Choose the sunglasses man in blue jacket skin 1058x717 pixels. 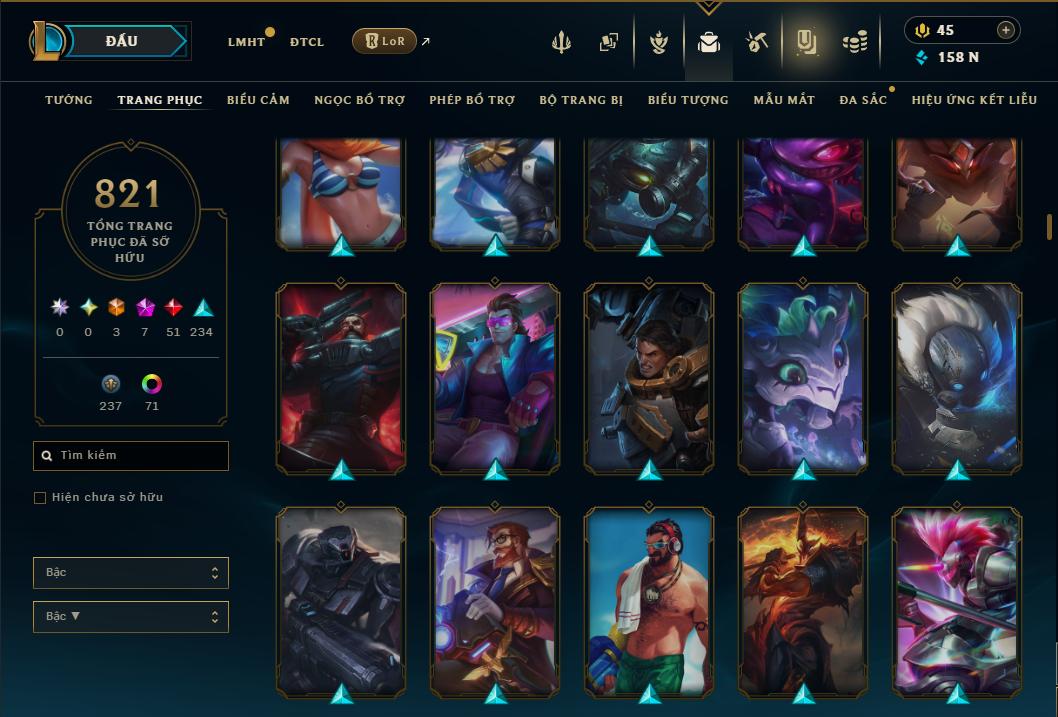(x=495, y=376)
